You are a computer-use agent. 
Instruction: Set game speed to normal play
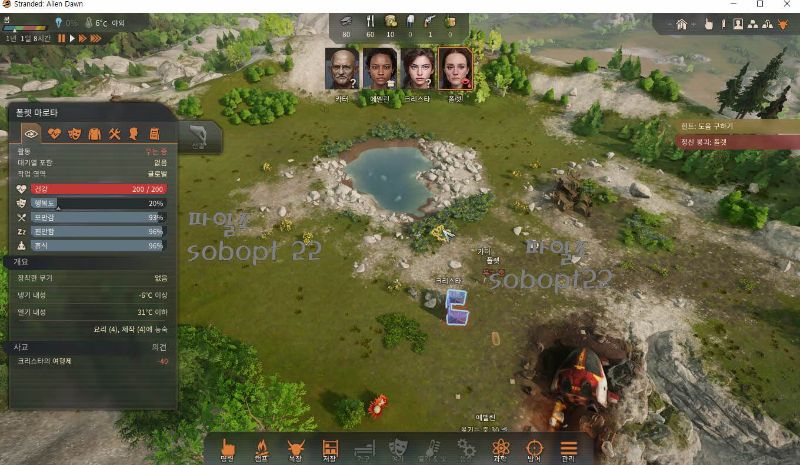pos(73,37)
